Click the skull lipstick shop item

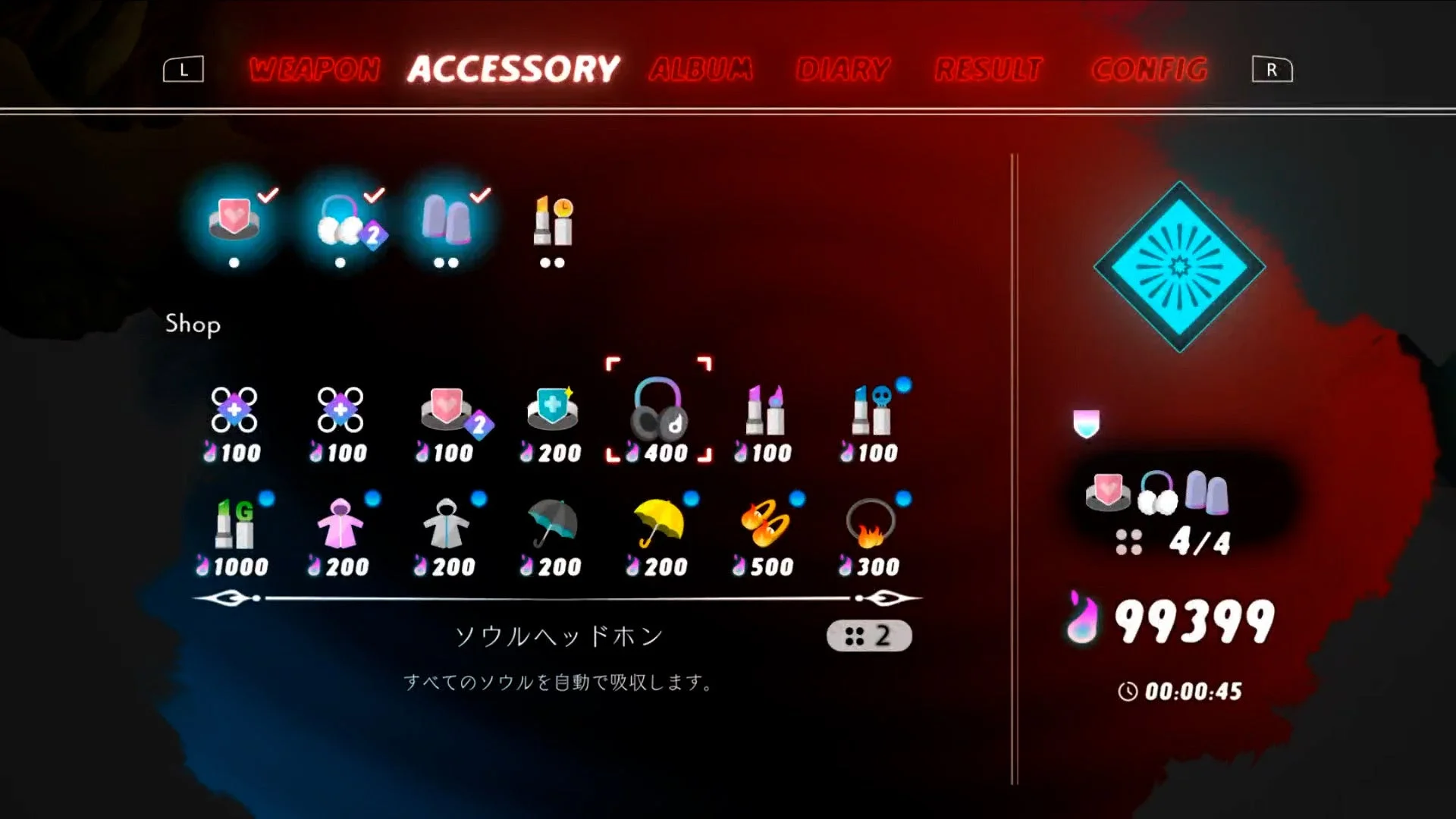870,413
